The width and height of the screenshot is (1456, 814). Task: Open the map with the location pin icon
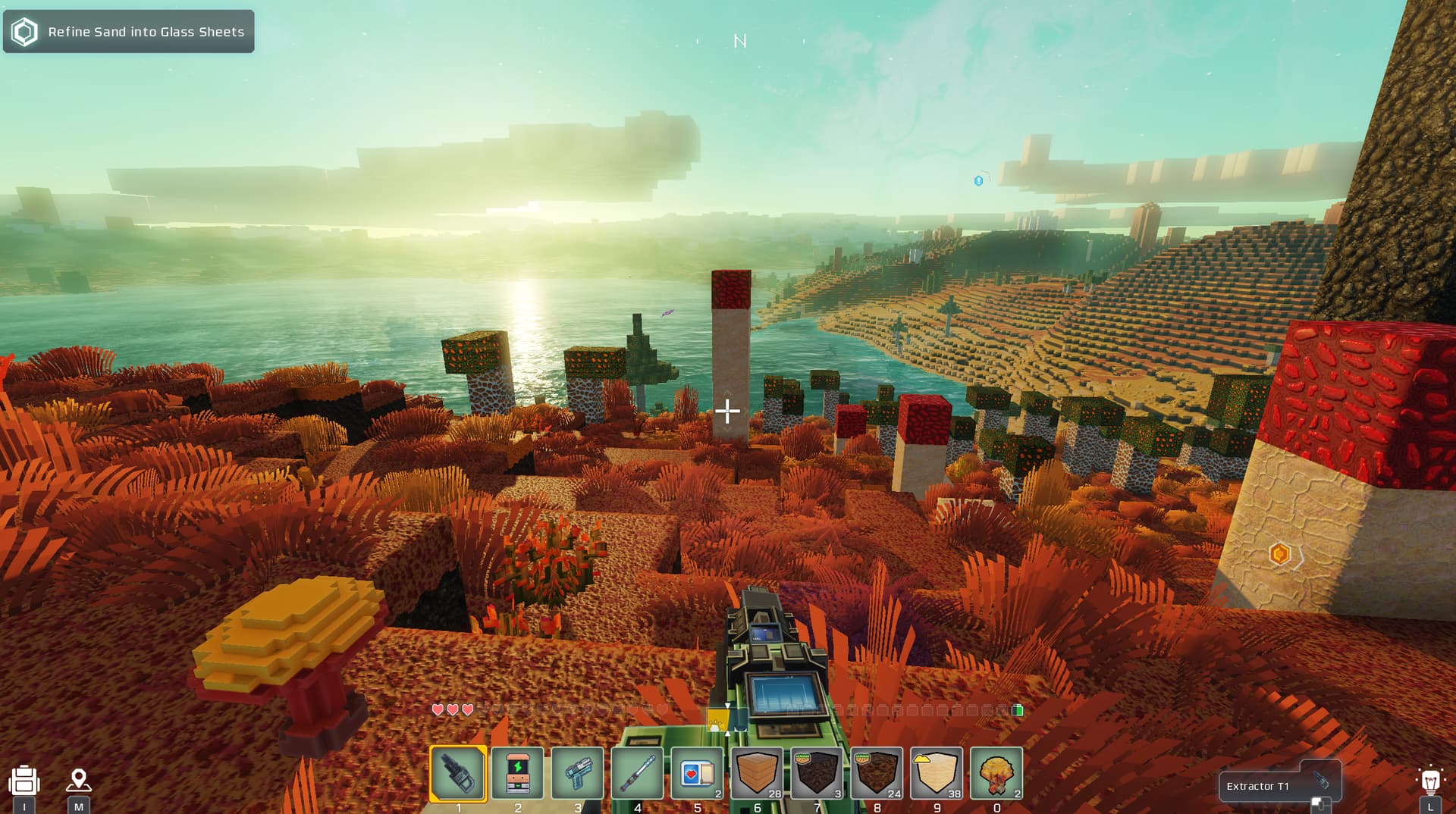tap(79, 780)
